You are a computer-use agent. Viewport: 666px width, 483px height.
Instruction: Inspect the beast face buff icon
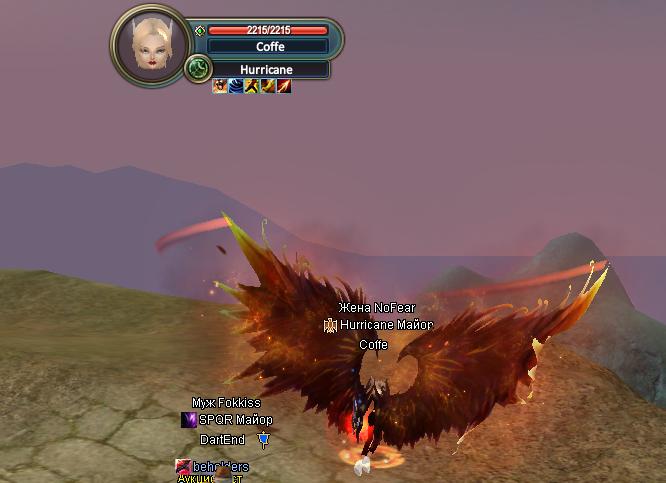pos(220,87)
